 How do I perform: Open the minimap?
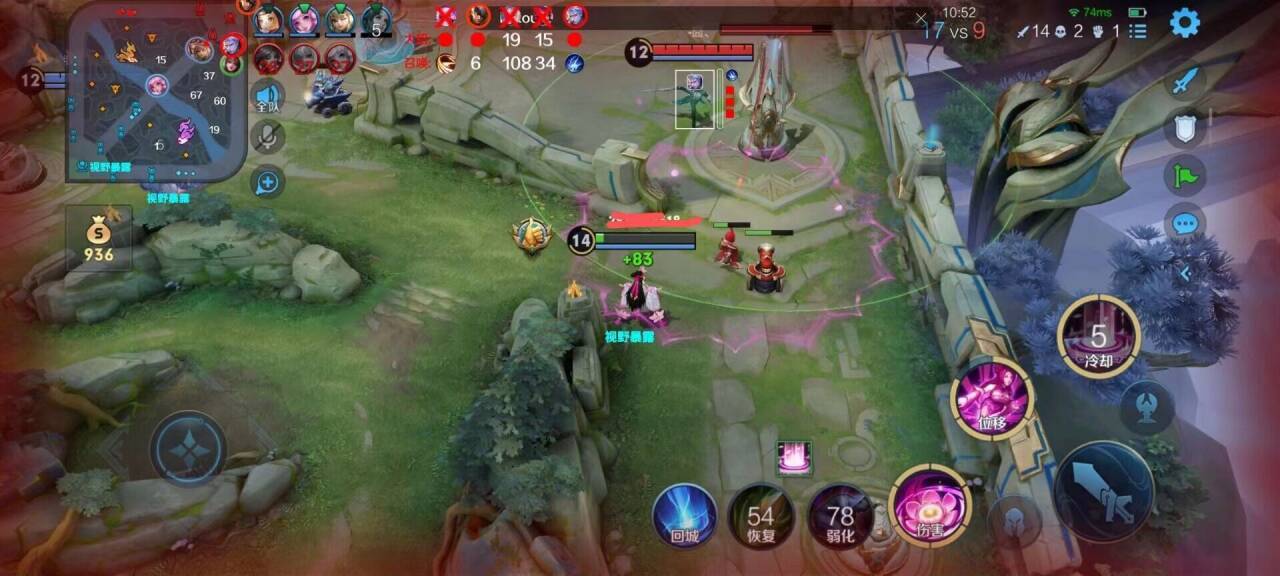click(156, 93)
